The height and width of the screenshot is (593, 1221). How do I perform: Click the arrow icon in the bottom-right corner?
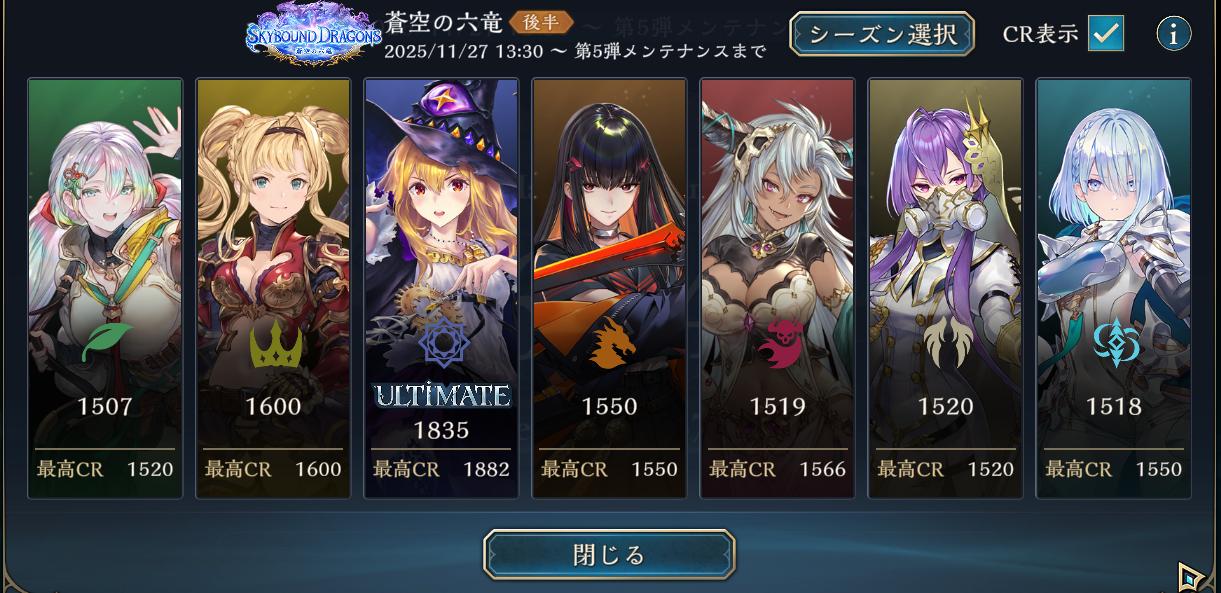(x=1189, y=577)
